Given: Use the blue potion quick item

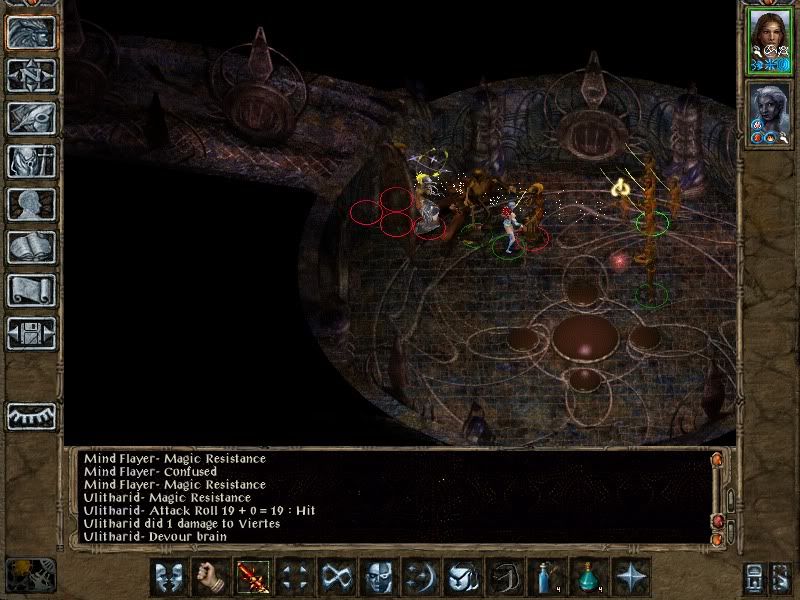Looking at the screenshot, I should click(546, 577).
